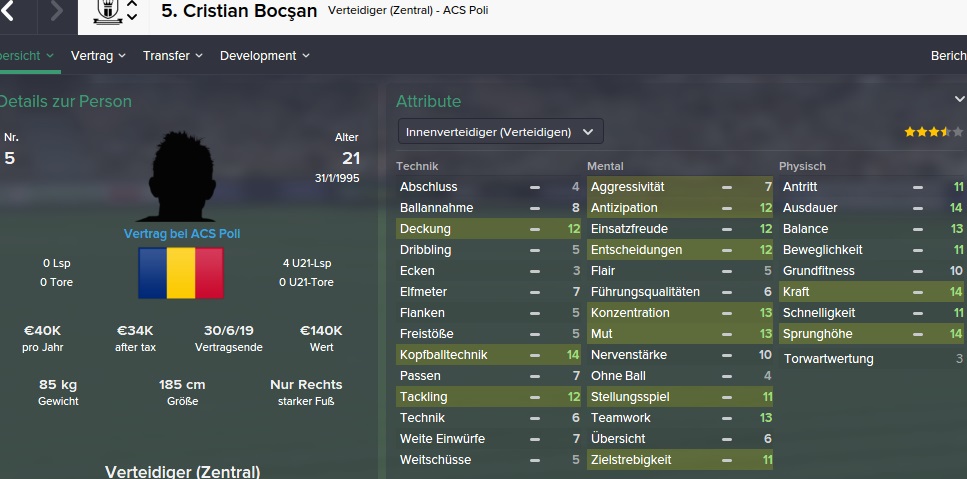Click the star rating
Image resolution: width=967 pixels, height=479 pixels.
tap(927, 131)
